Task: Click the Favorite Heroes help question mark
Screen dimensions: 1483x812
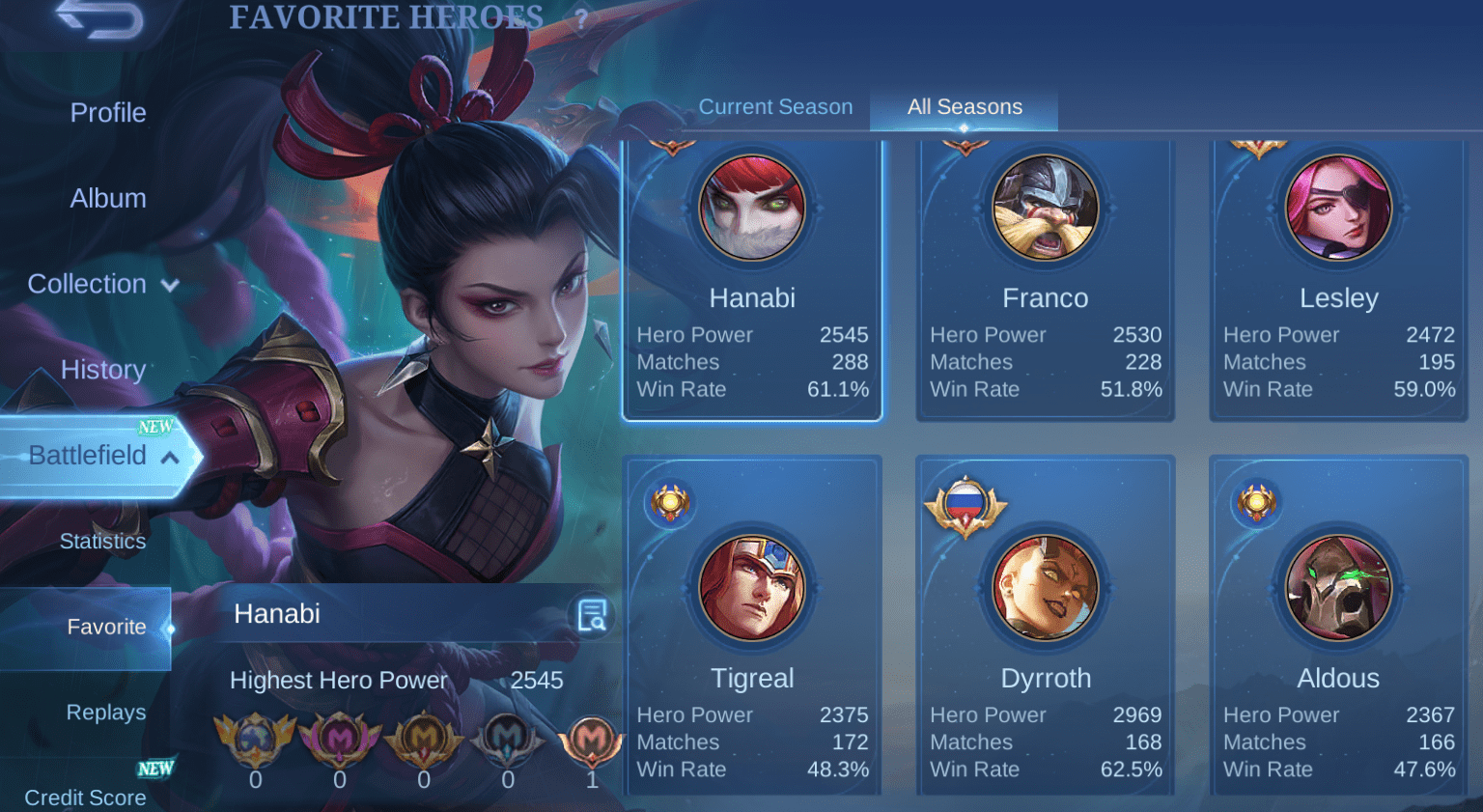Action: pos(581,21)
